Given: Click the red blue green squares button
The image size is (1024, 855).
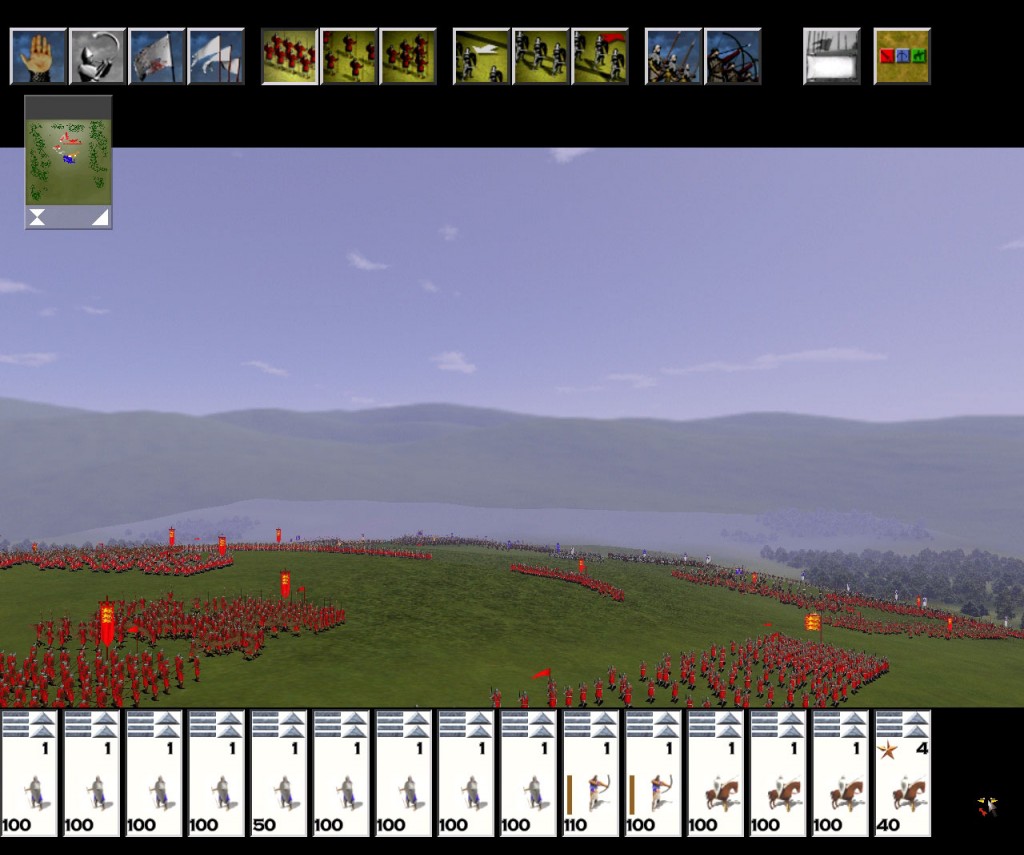Looking at the screenshot, I should tap(902, 56).
